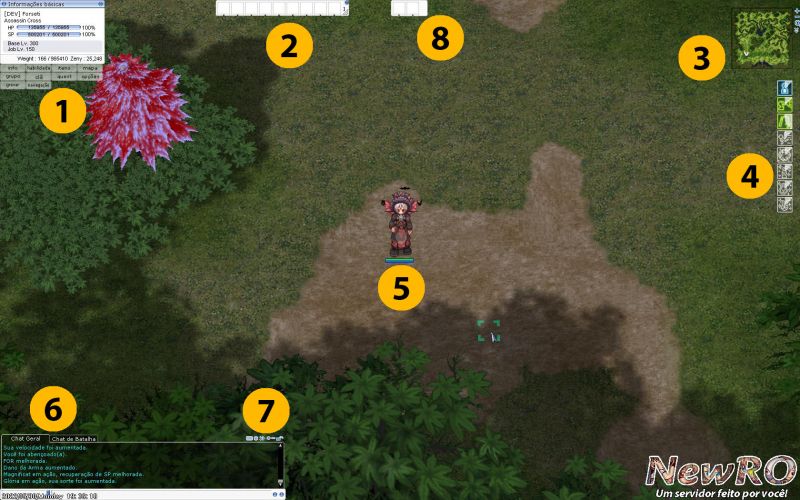This screenshot has height=500, width=800.
Task: Open the "info" menu button
Action: pyautogui.click(x=13, y=68)
